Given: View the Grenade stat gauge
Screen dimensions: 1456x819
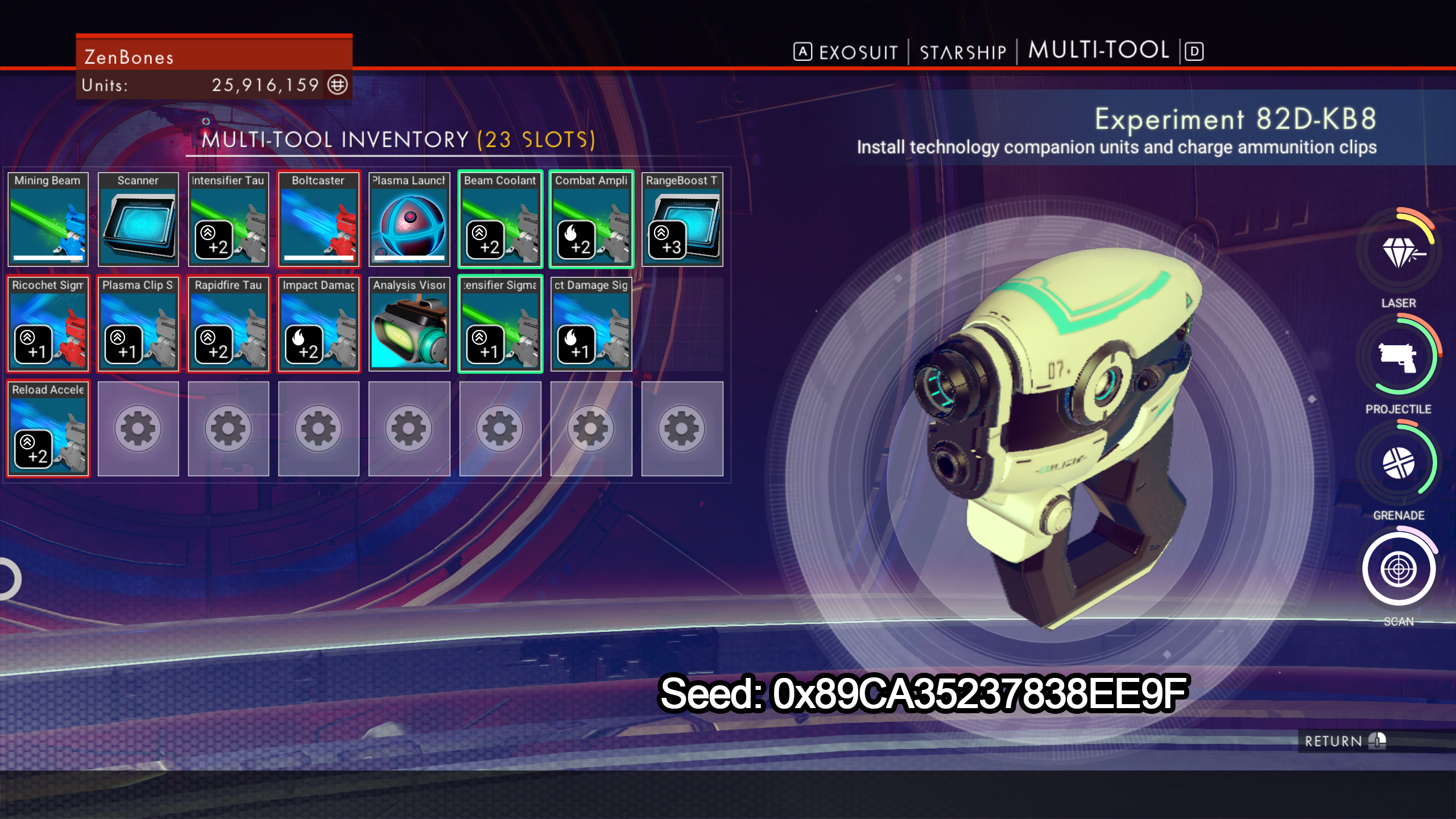Looking at the screenshot, I should tap(1399, 463).
